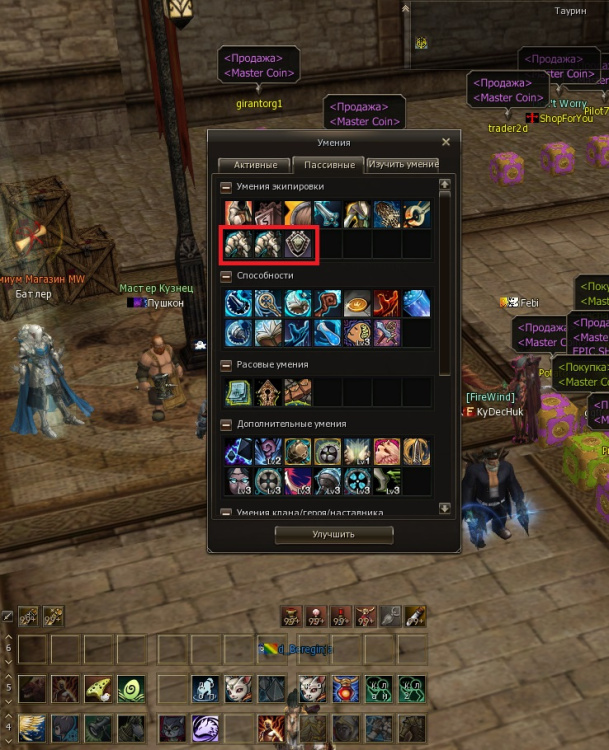Use the ocarina item on hotbar
Screen dimensions: 609x750
click(97, 689)
